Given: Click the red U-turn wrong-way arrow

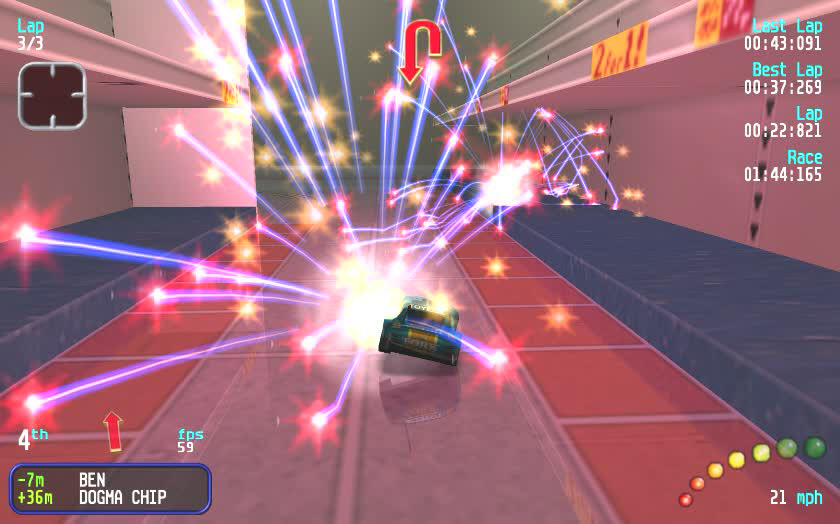Looking at the screenshot, I should tap(422, 50).
